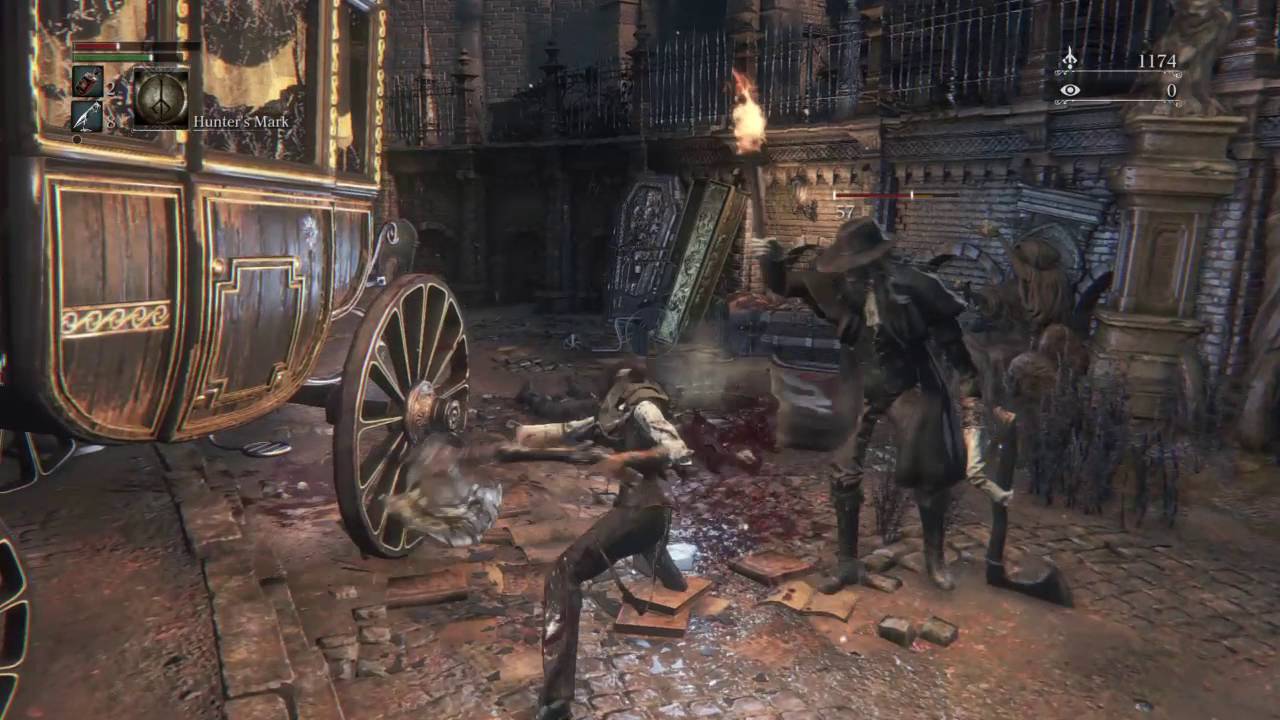The width and height of the screenshot is (1280, 720).
Task: Select the Hunter's Mark item icon
Action: pos(162,96)
